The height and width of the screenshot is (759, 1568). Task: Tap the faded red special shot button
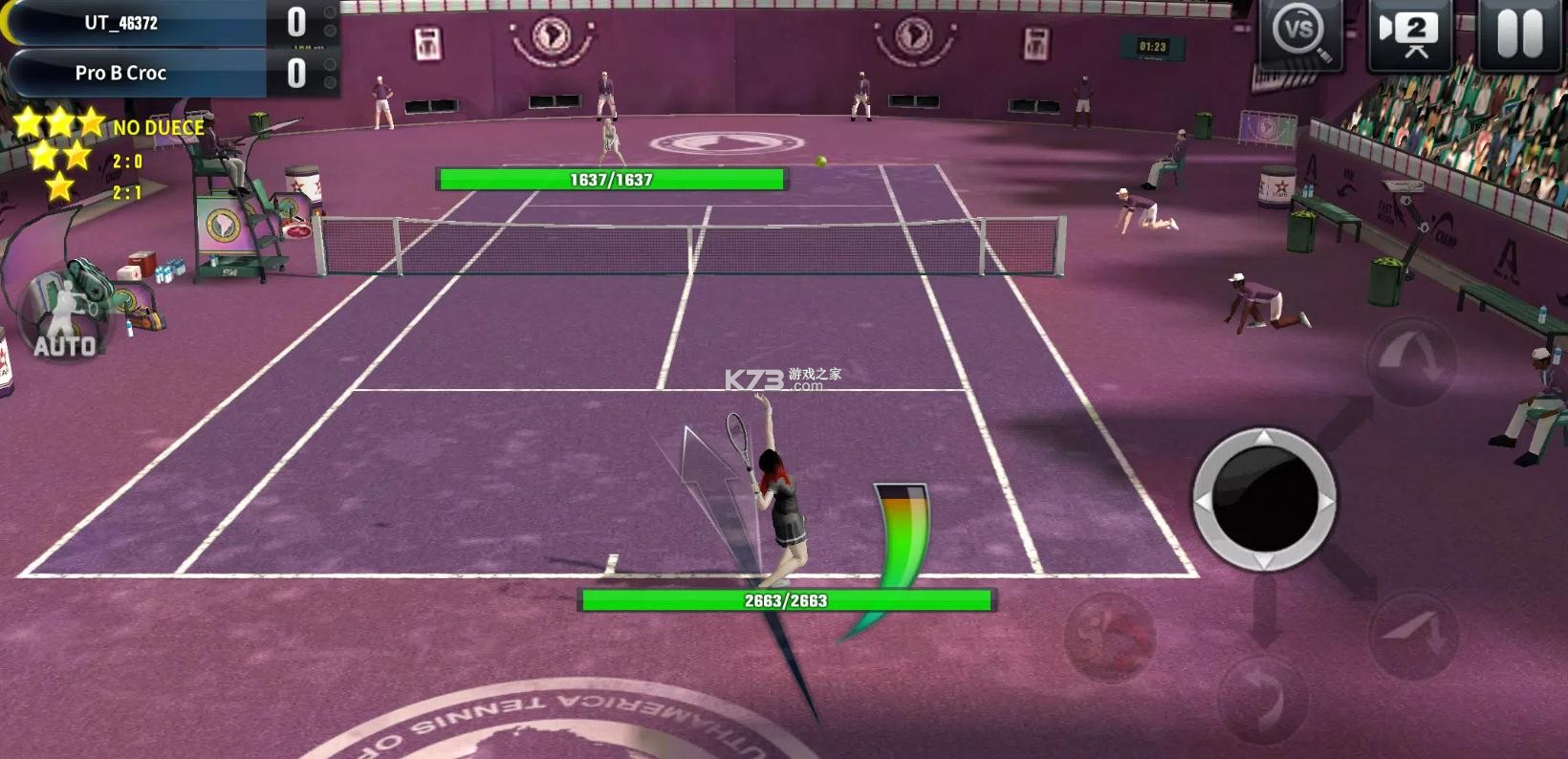click(x=1110, y=637)
